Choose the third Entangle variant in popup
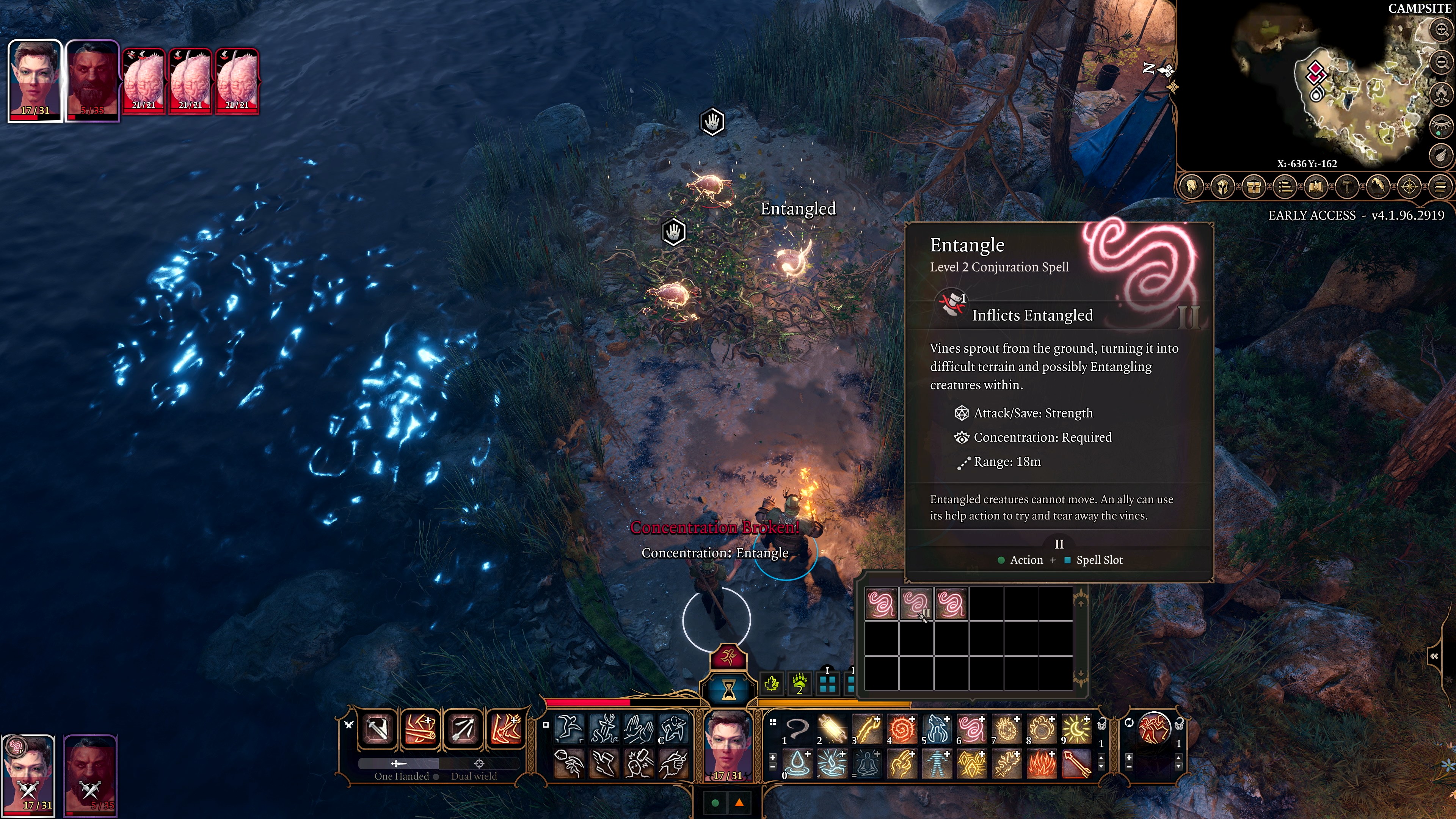 [951, 604]
